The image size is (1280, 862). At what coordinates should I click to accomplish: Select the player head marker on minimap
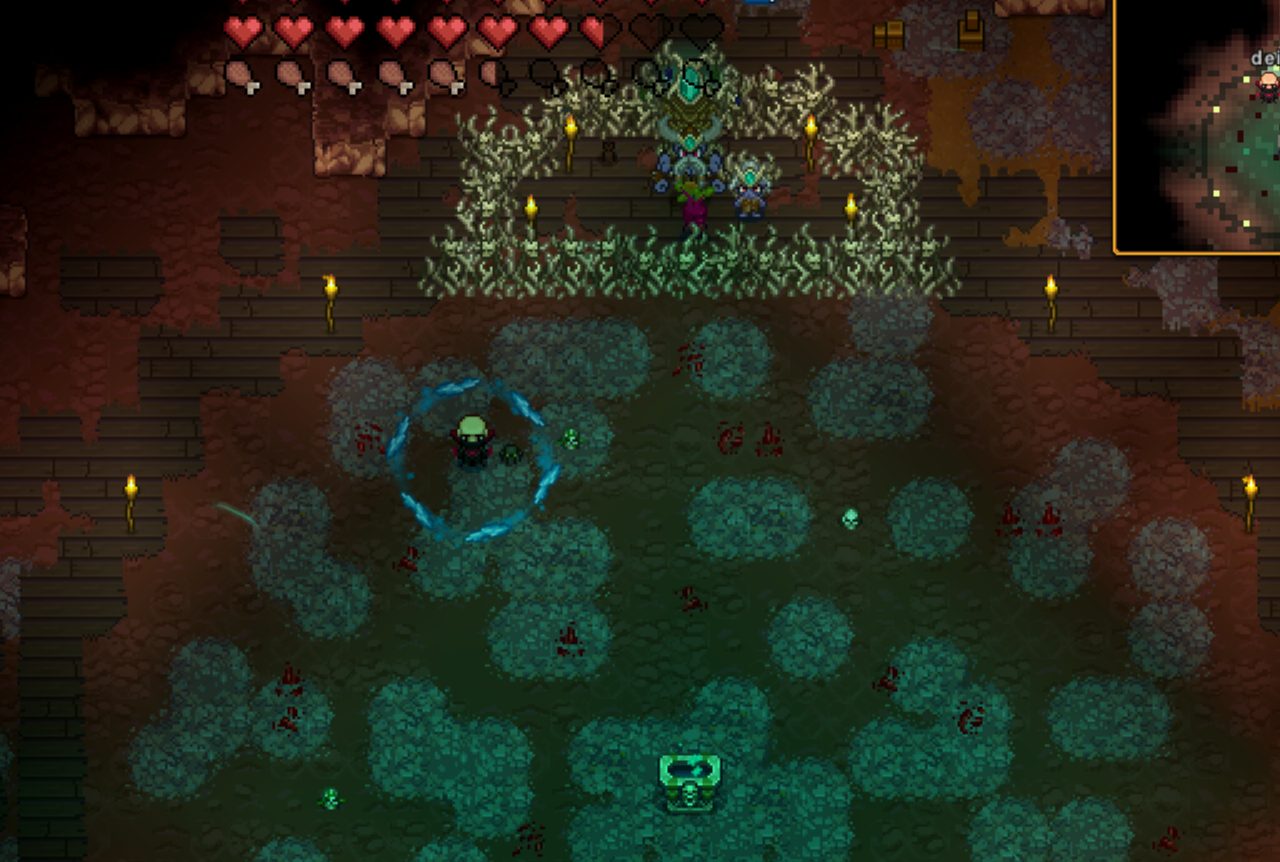pos(1268,83)
